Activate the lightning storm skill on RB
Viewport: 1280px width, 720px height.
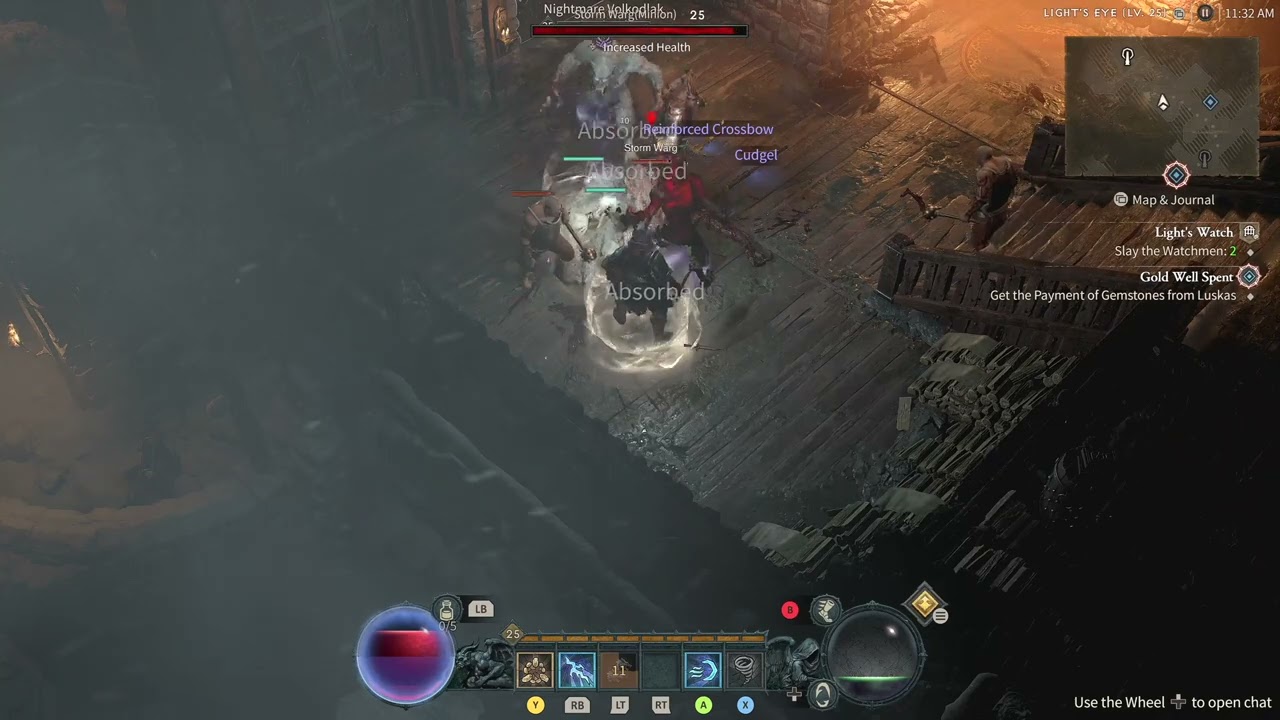tap(577, 669)
